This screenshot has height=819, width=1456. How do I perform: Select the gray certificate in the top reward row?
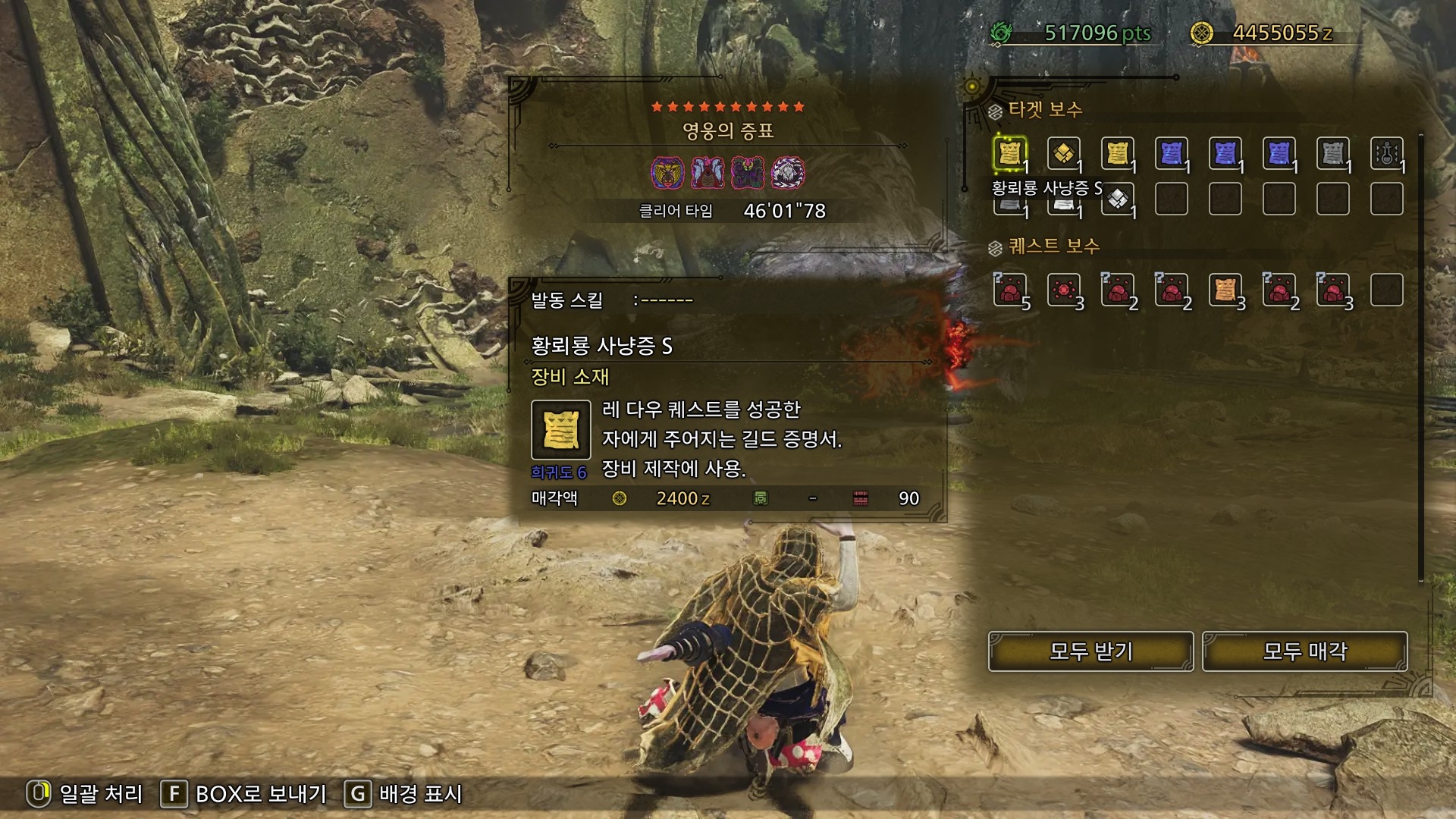1332,154
